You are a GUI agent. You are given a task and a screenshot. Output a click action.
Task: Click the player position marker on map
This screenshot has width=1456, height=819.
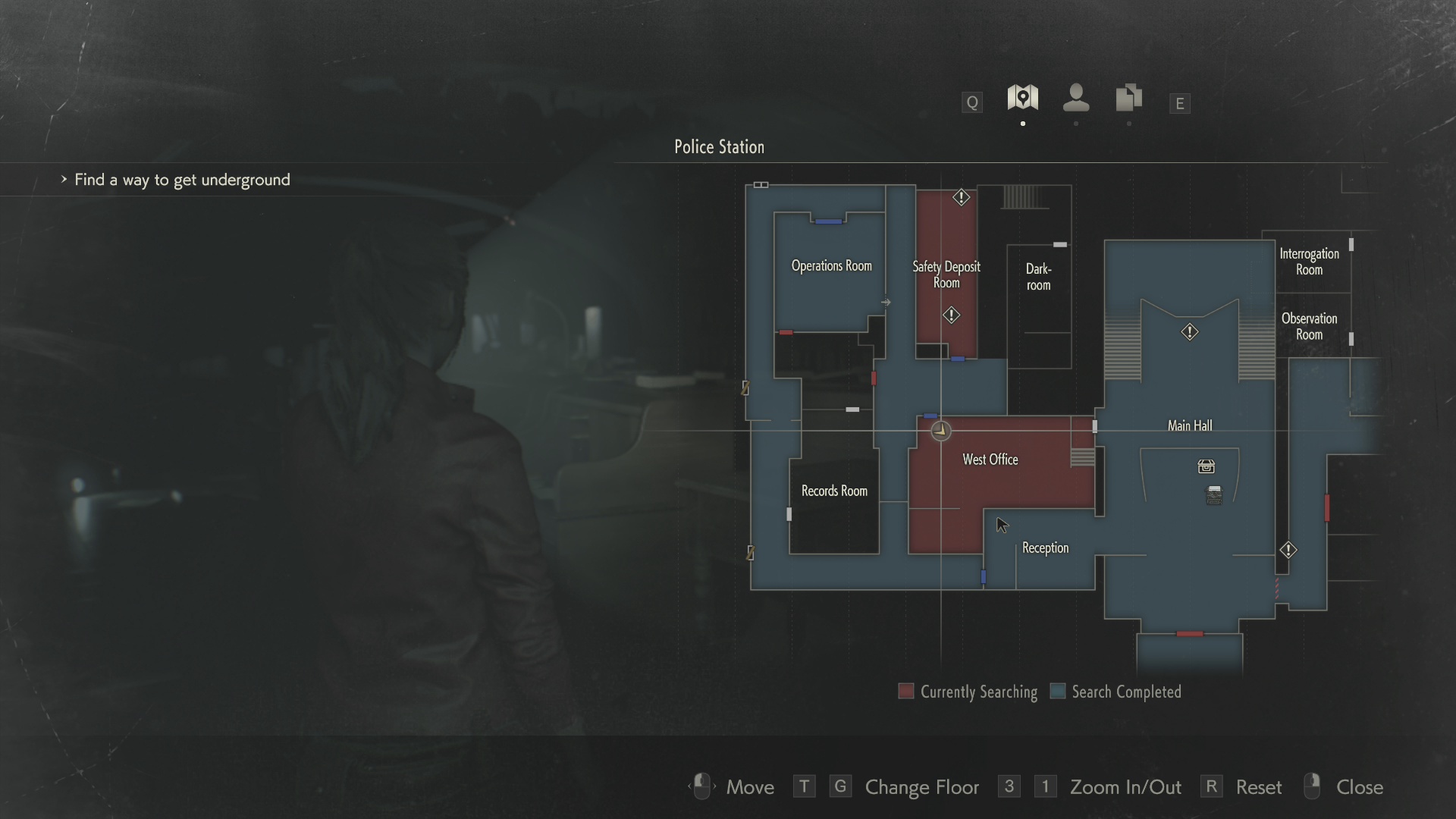pos(940,431)
